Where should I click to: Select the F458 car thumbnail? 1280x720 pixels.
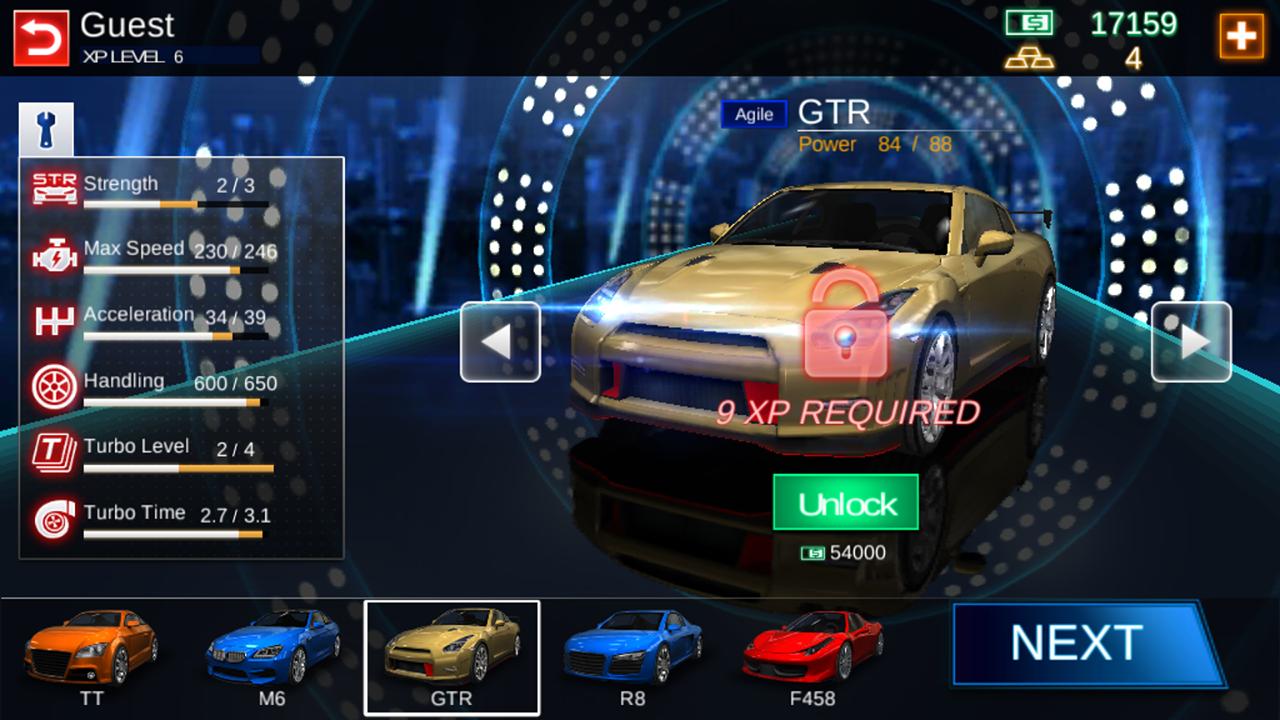click(812, 655)
